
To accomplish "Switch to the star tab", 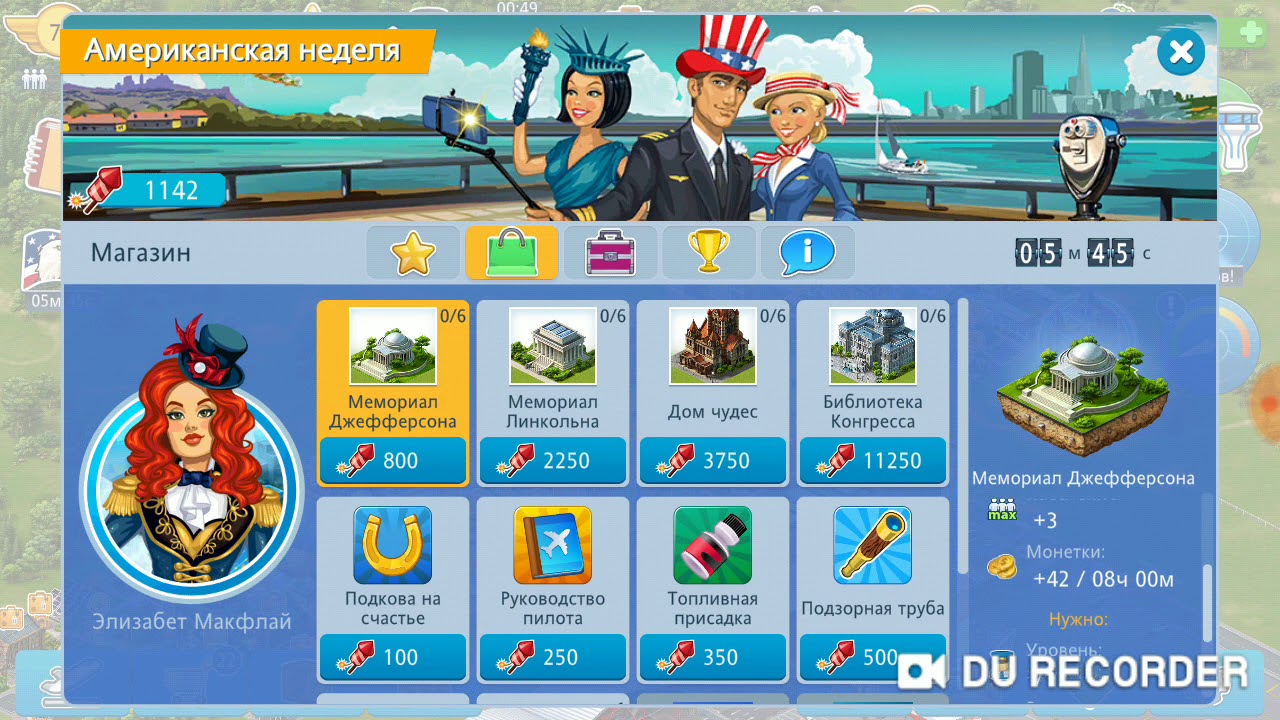I will (x=412, y=252).
